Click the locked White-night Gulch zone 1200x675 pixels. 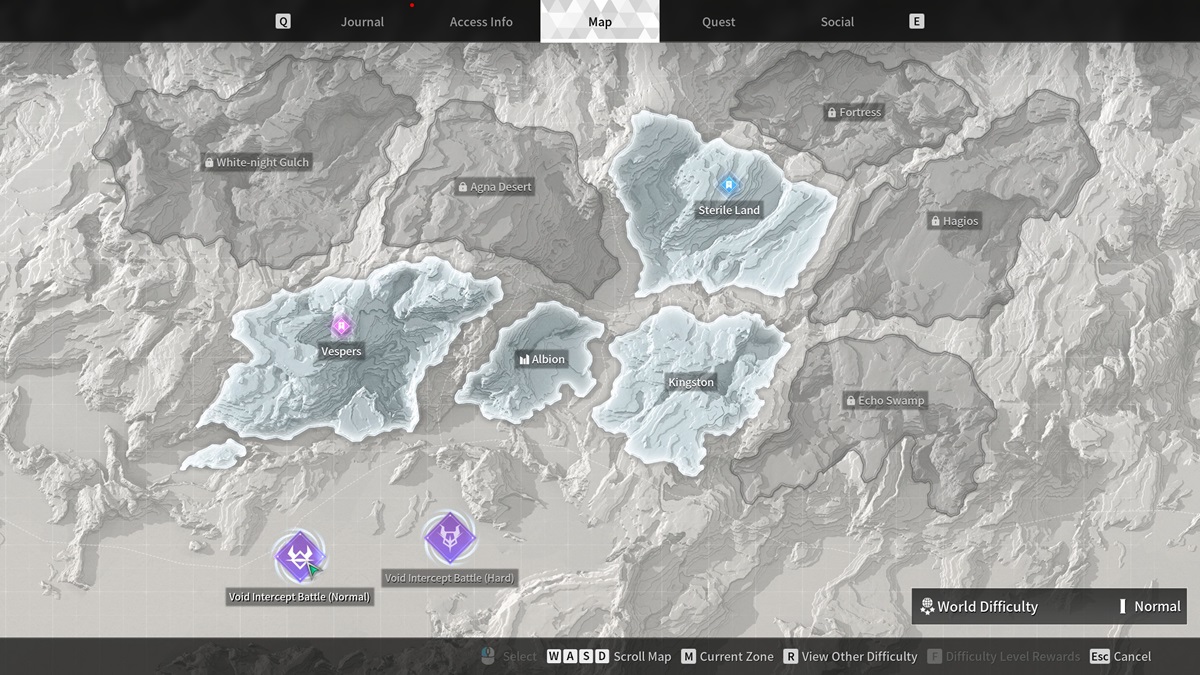pyautogui.click(x=257, y=162)
